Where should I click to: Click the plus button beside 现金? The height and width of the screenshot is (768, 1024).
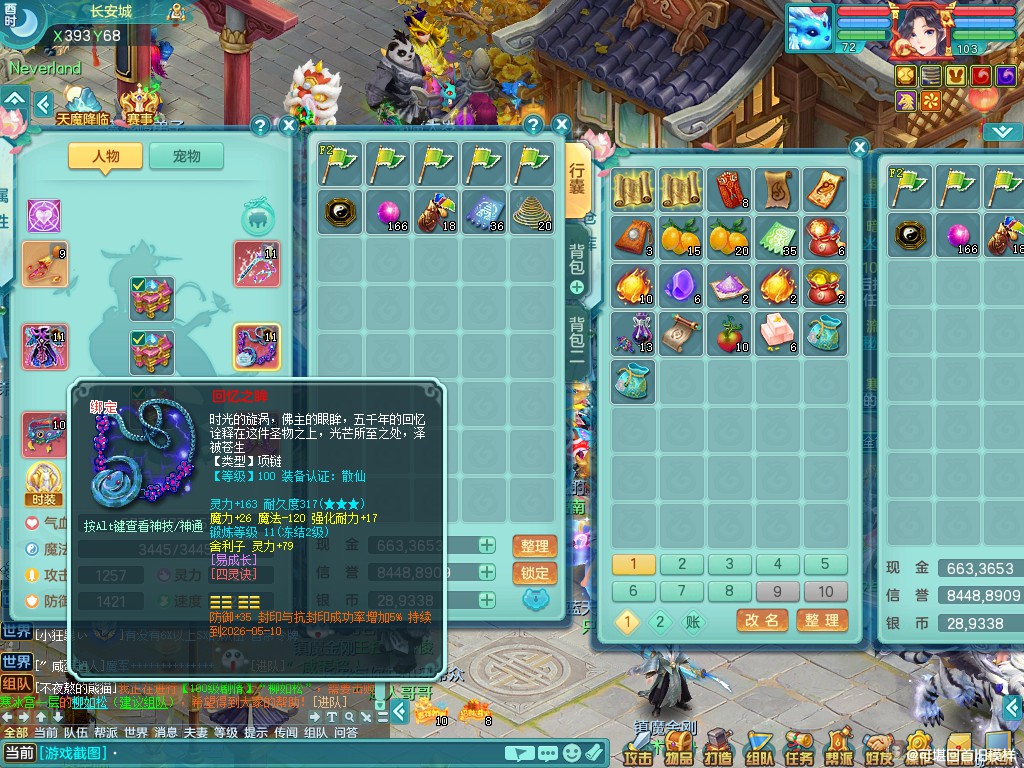(487, 545)
